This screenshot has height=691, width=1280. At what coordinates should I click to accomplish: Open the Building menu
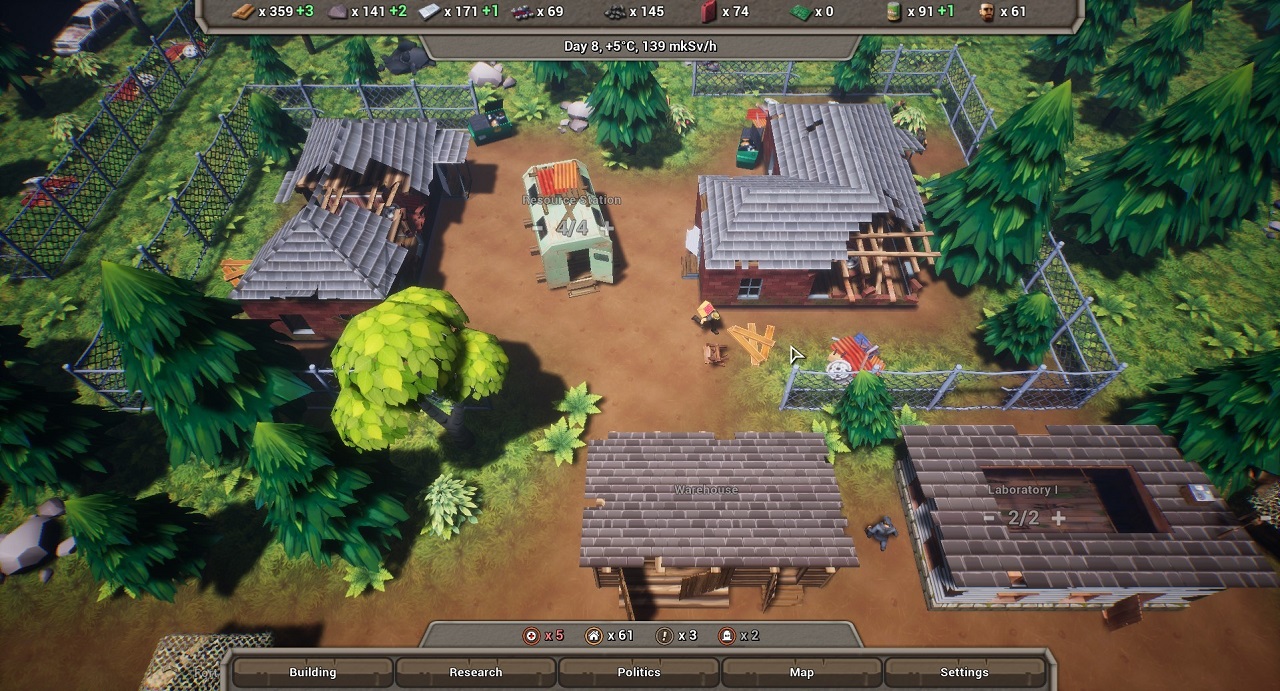click(312, 672)
